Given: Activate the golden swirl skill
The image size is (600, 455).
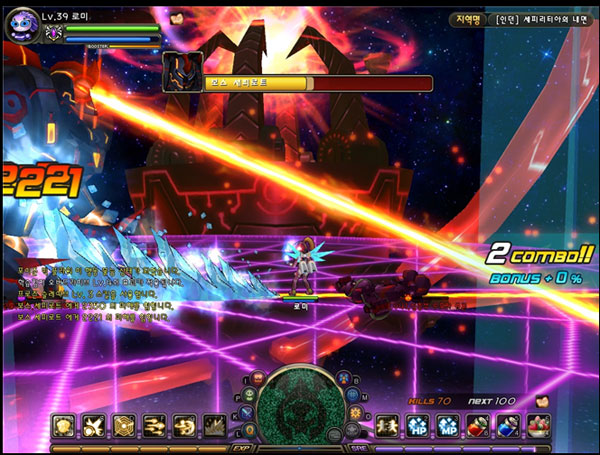Looking at the screenshot, I should [184, 425].
